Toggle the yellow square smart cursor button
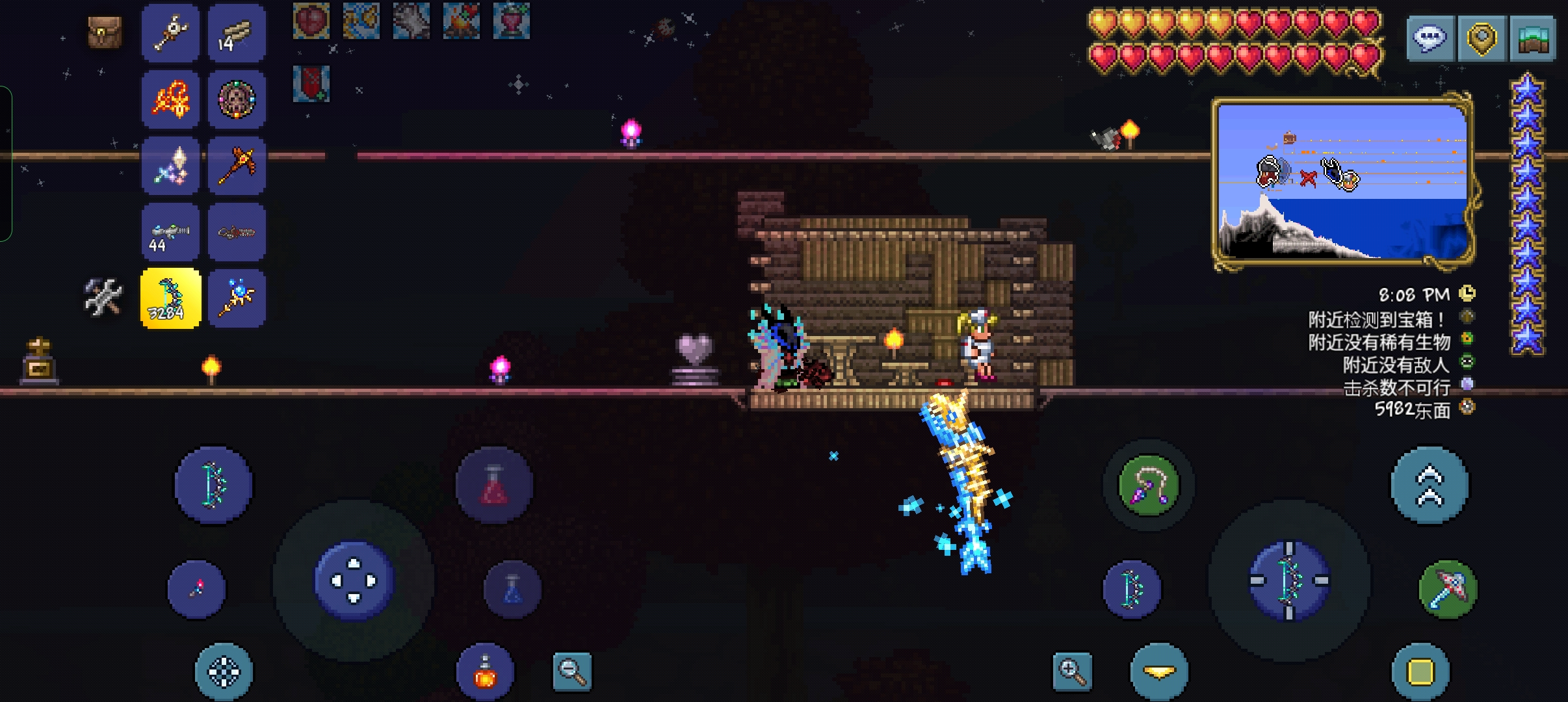 [1420, 672]
